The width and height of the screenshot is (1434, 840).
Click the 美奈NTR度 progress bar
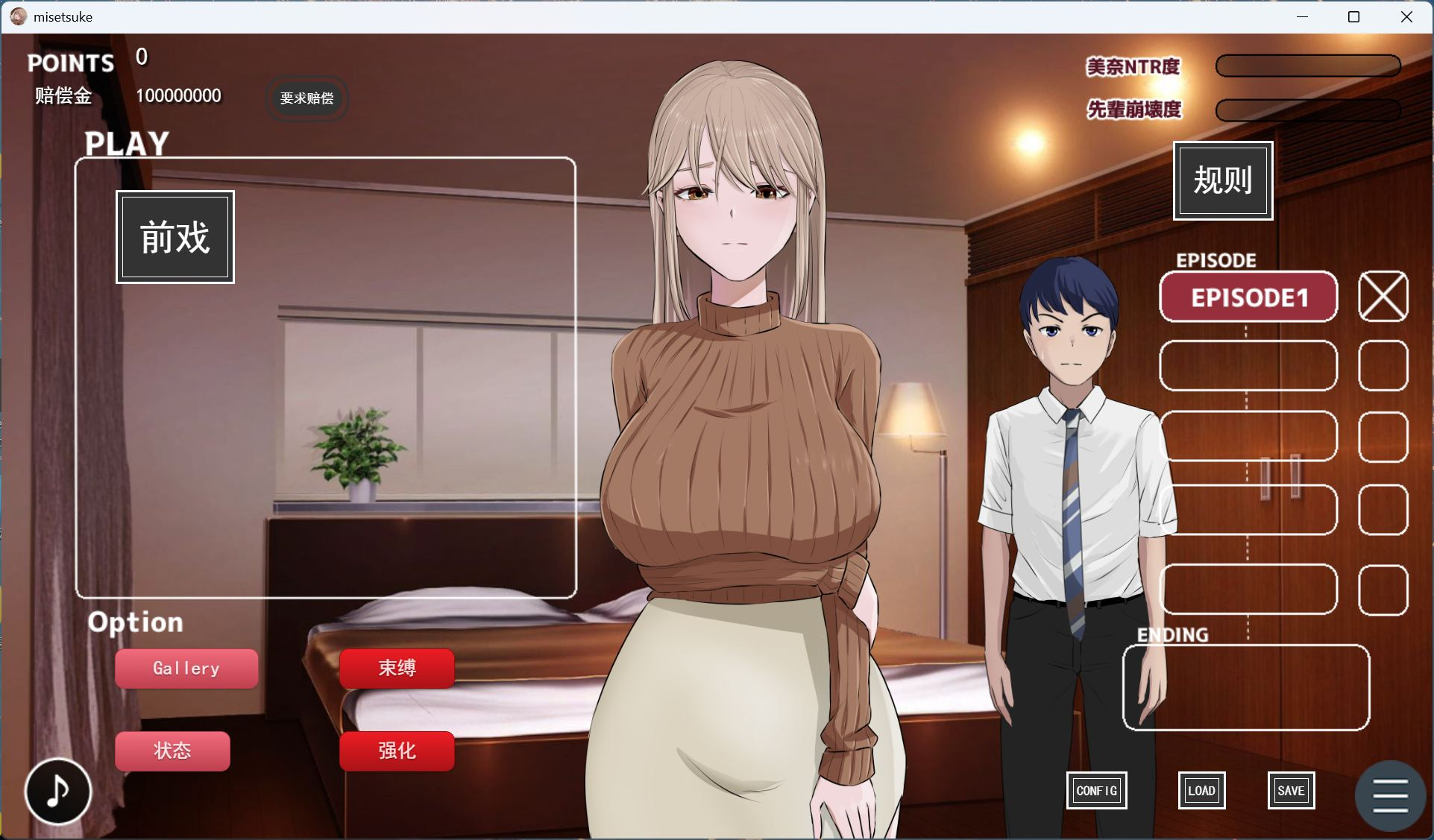tap(1308, 66)
